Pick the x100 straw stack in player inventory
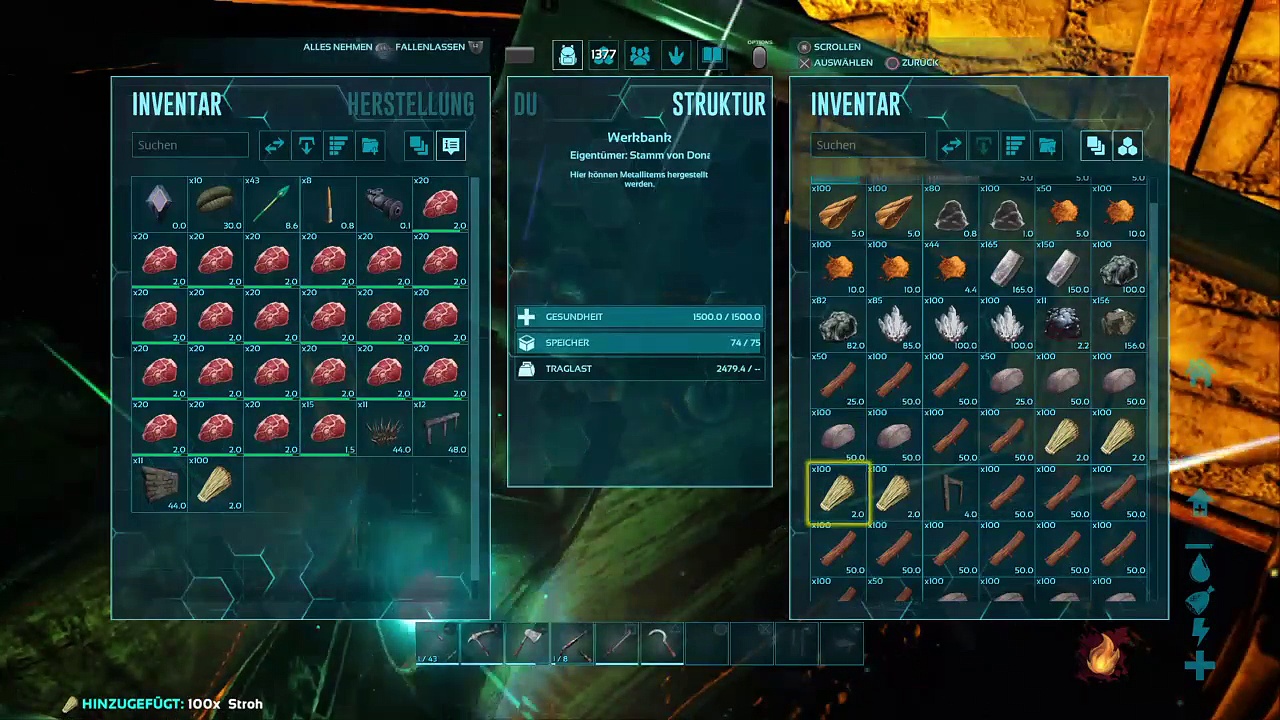Viewport: 1280px width, 720px height. pos(216,484)
